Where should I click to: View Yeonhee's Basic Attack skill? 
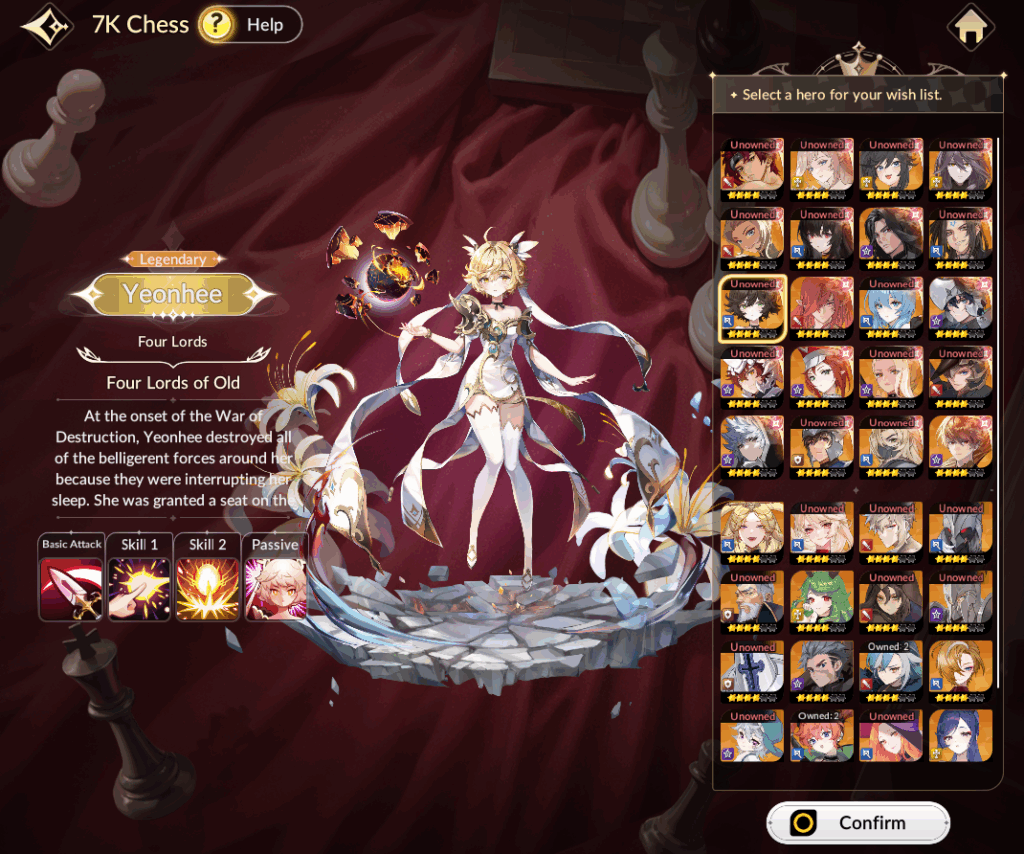click(x=70, y=588)
